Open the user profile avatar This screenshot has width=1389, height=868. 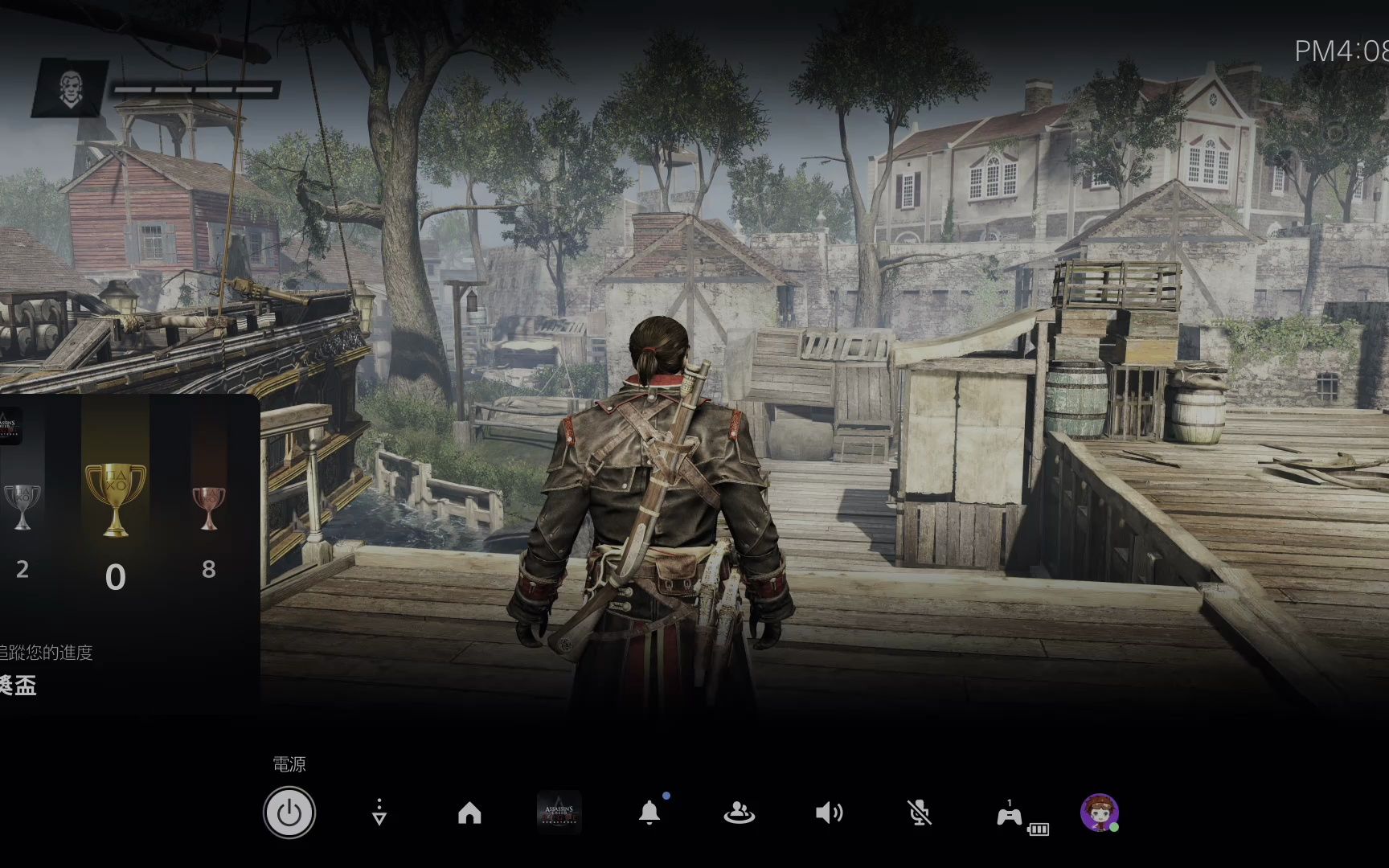pos(1099,813)
